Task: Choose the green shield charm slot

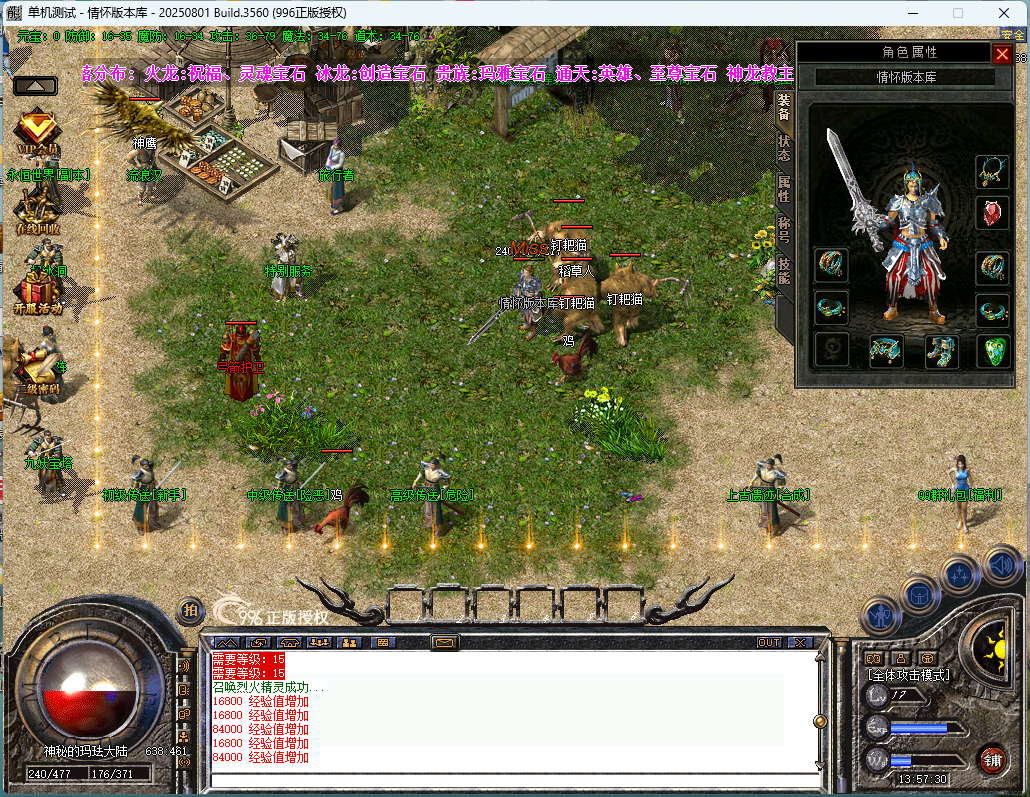Action: pyautogui.click(x=992, y=351)
